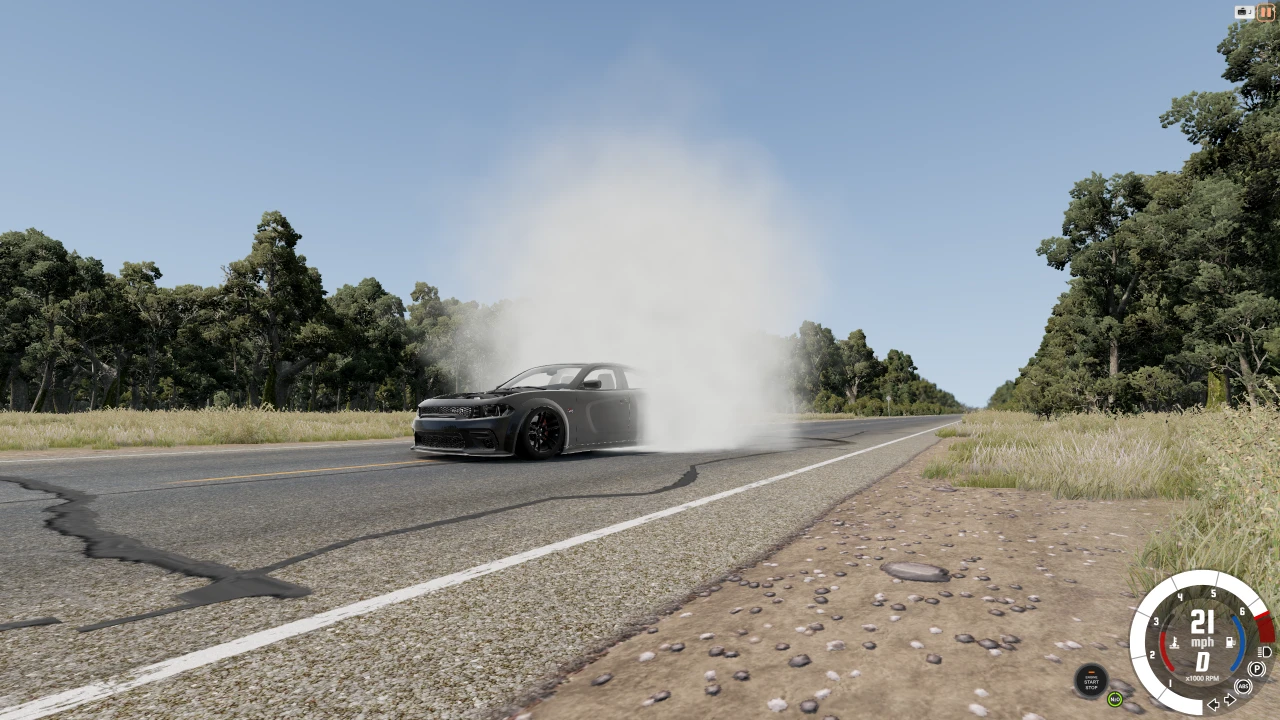Click the 21 mph speed readout
Screen dimensions: 1280x720
[1202, 624]
